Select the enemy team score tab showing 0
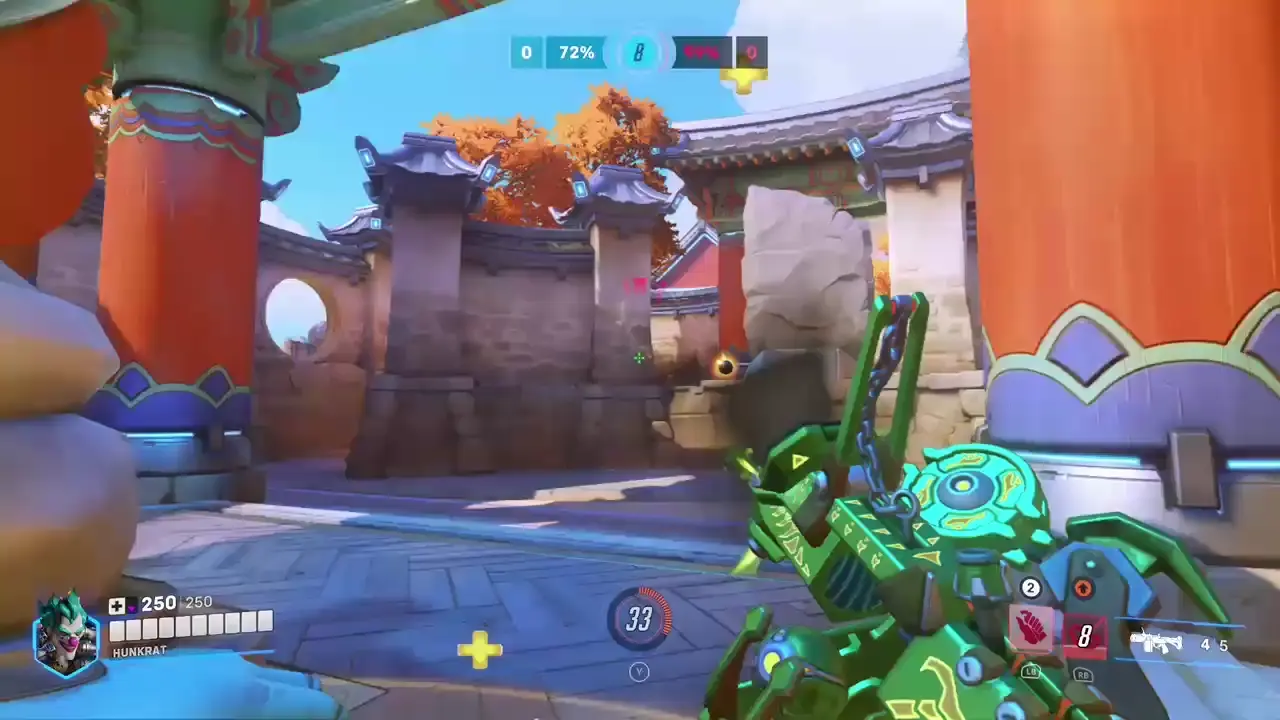Image resolution: width=1280 pixels, height=720 pixels. tap(751, 52)
